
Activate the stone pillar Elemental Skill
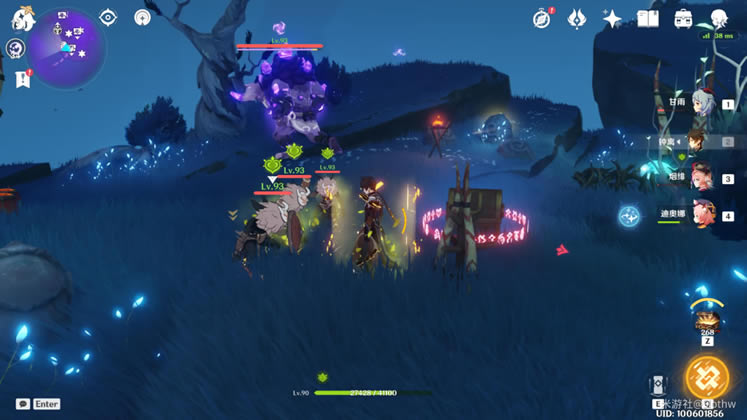click(657, 386)
